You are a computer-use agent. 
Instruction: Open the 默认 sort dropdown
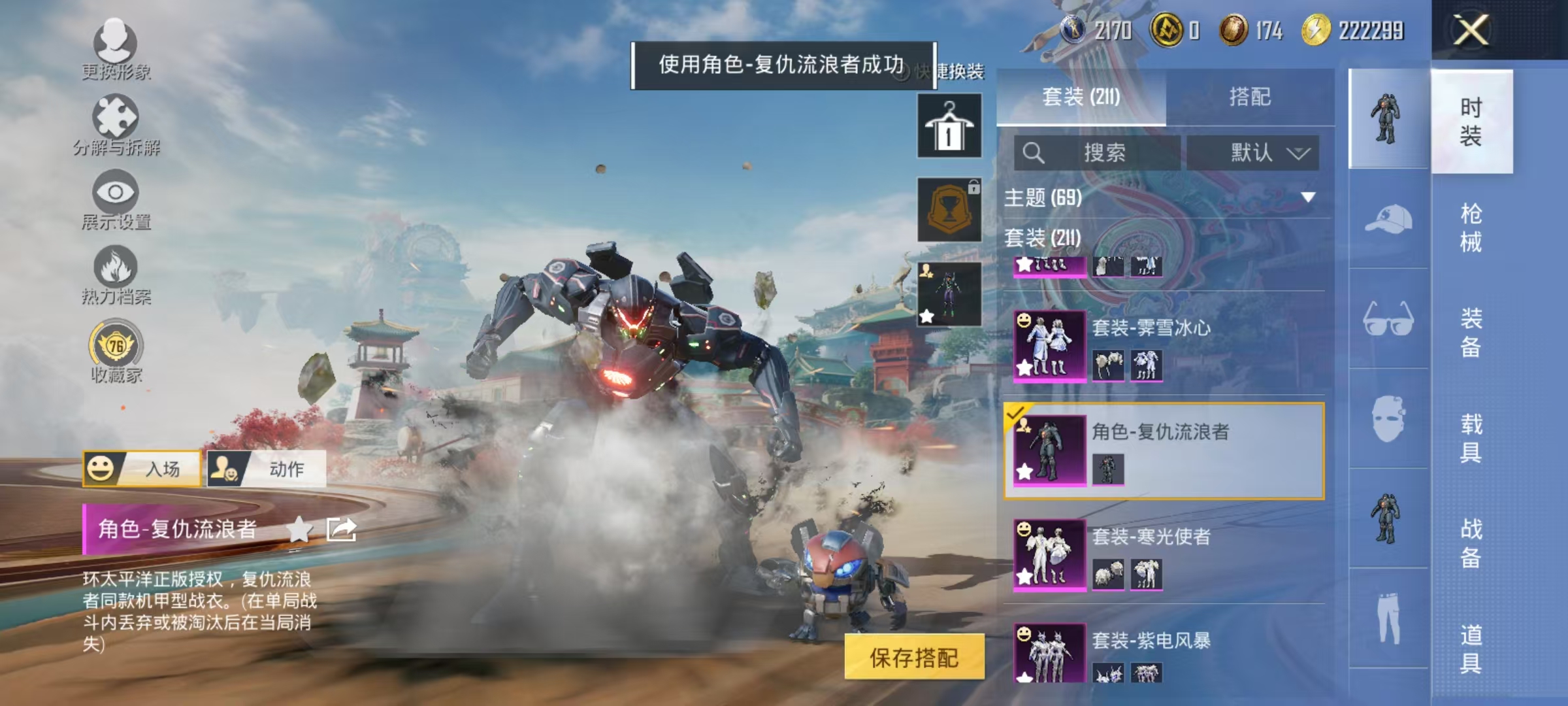(x=1252, y=152)
